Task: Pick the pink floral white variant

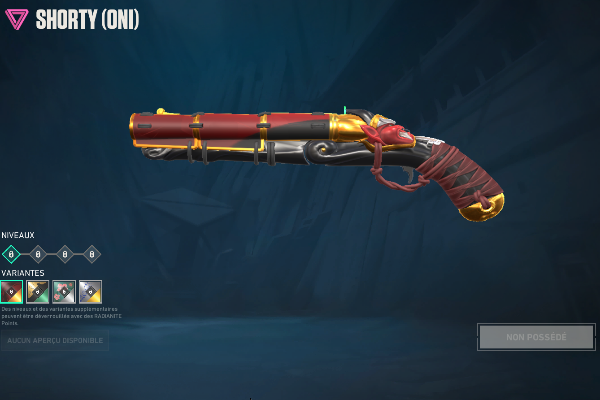Action: pos(64,292)
